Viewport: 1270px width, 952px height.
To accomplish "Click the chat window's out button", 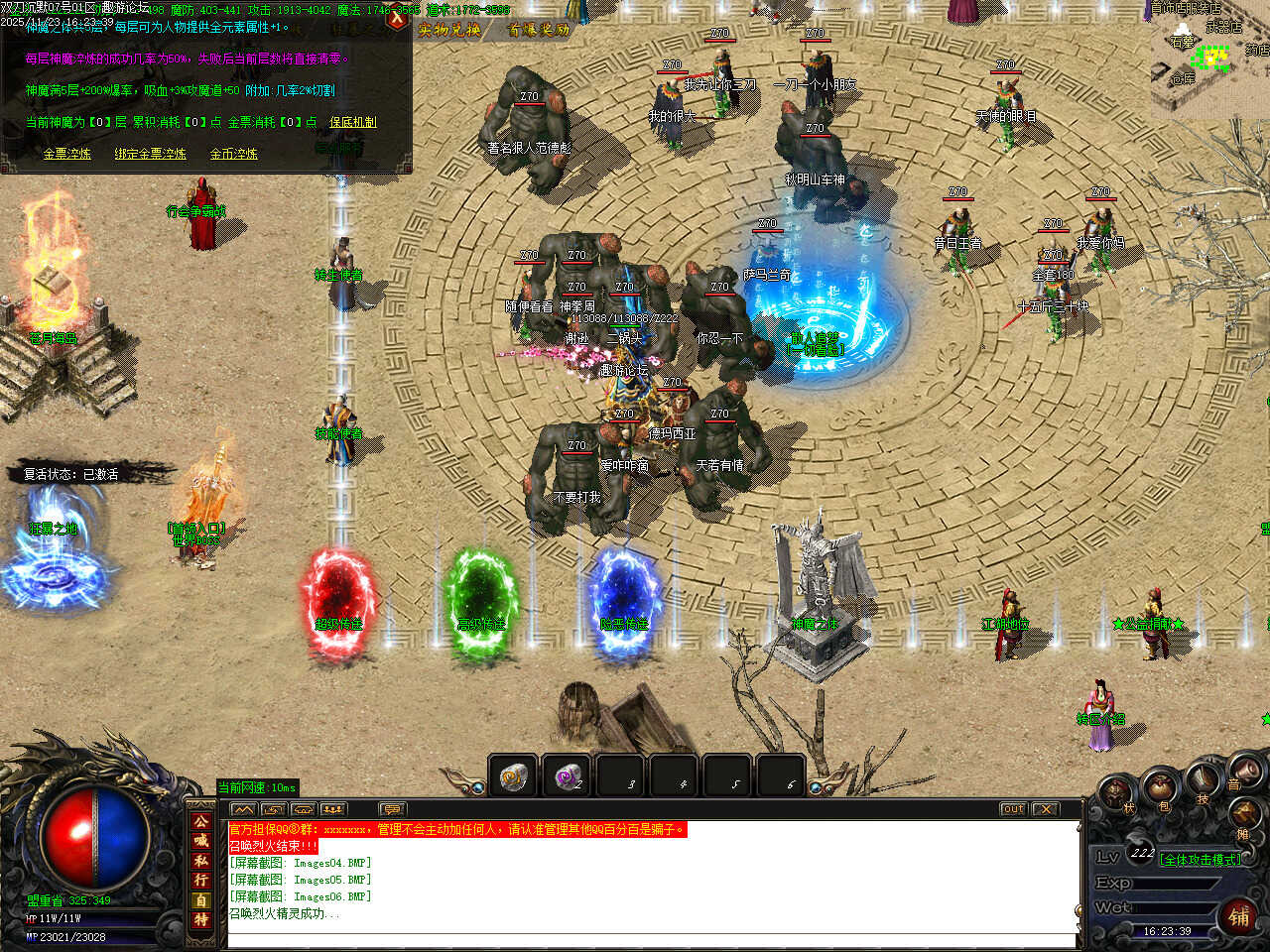I will 1012,809.
